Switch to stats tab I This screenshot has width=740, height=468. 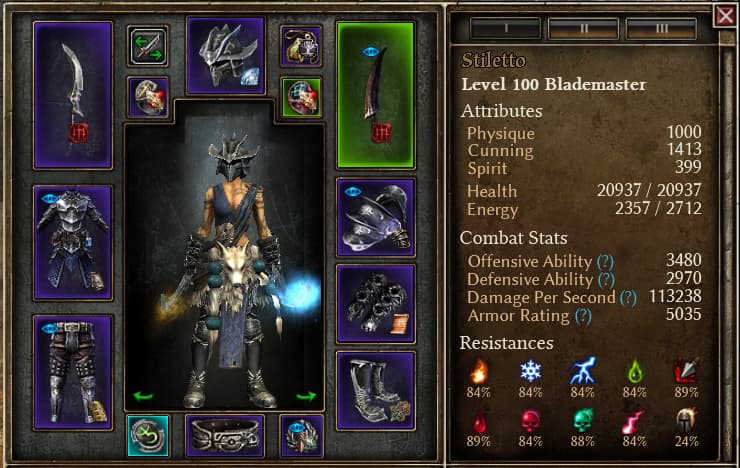[x=505, y=27]
